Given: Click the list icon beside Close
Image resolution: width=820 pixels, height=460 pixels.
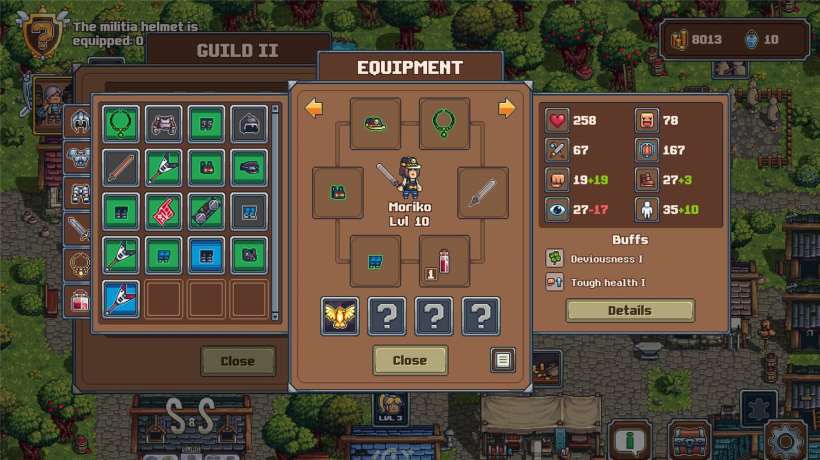Looking at the screenshot, I should (x=503, y=360).
